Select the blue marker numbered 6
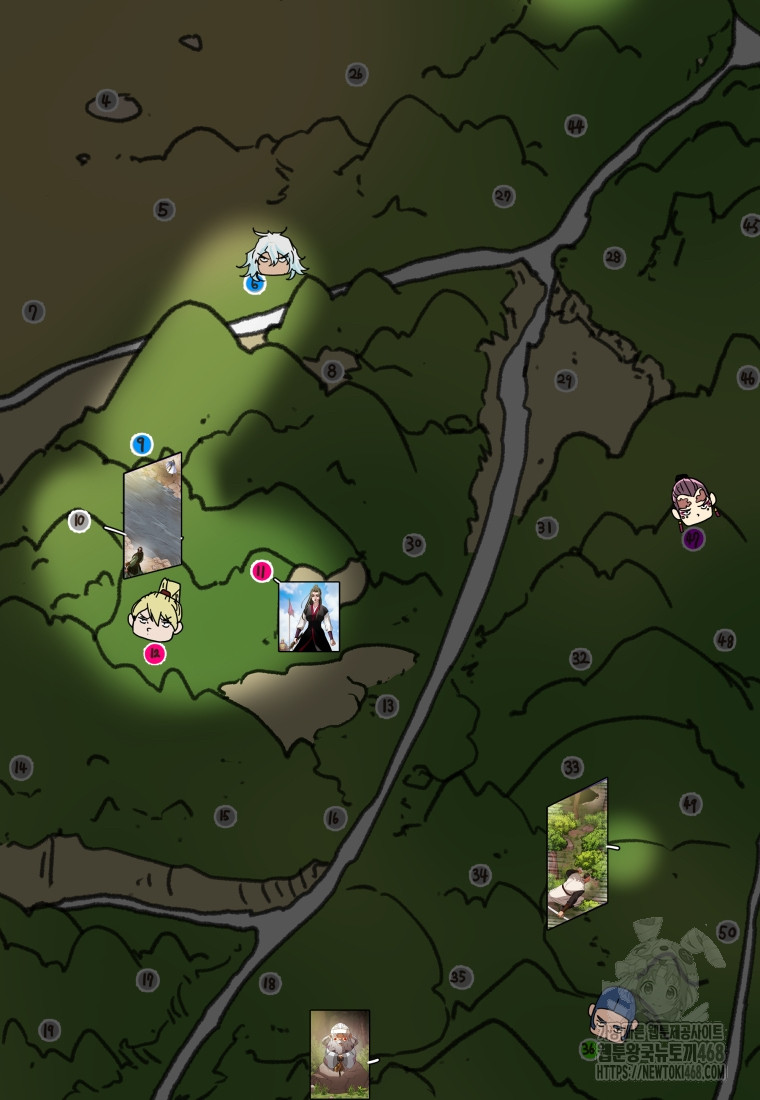The height and width of the screenshot is (1100, 760). pos(254,284)
